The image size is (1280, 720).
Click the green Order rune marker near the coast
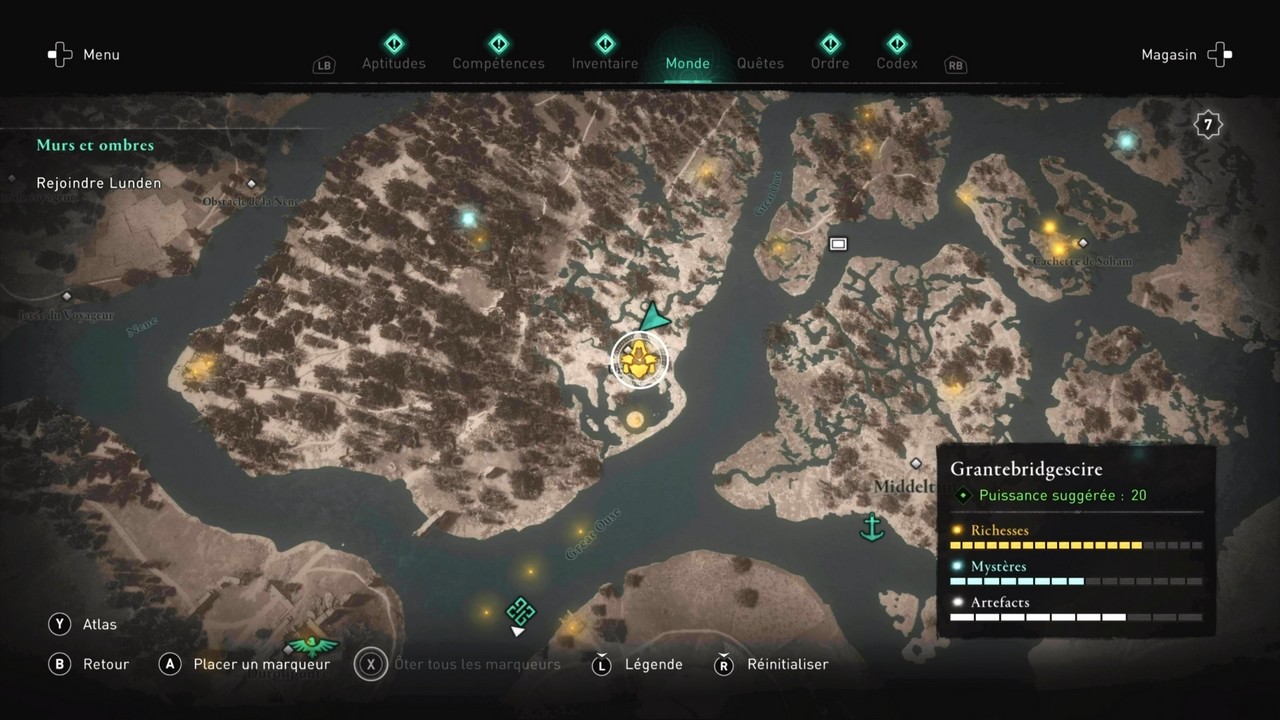coord(520,609)
